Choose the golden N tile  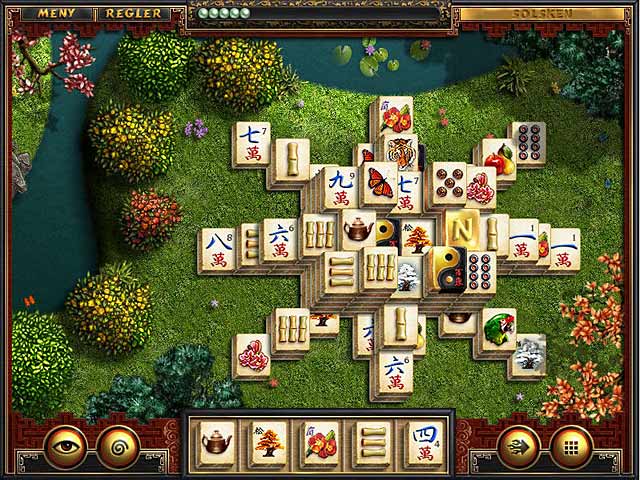462,231
